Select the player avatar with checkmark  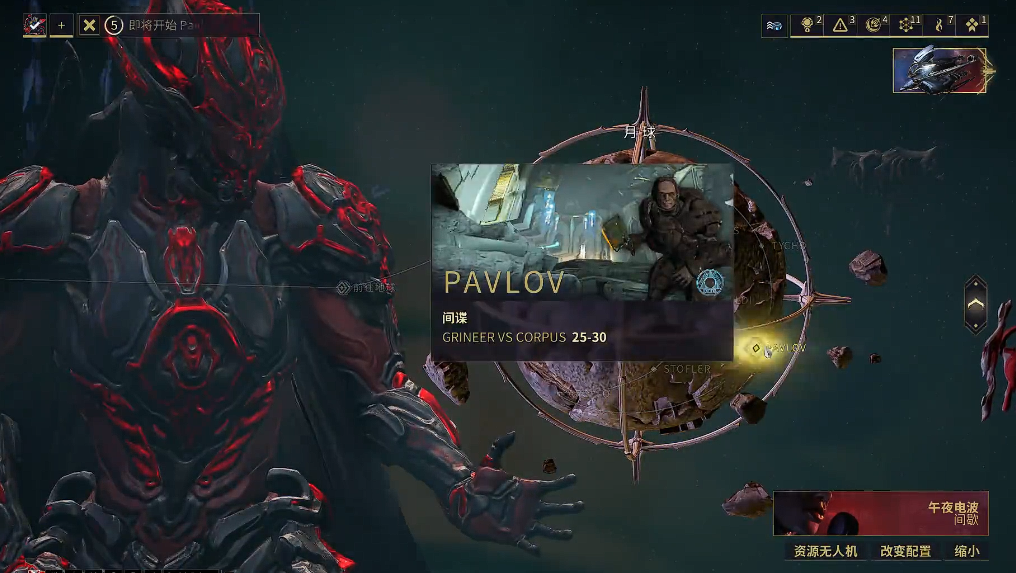[35, 25]
